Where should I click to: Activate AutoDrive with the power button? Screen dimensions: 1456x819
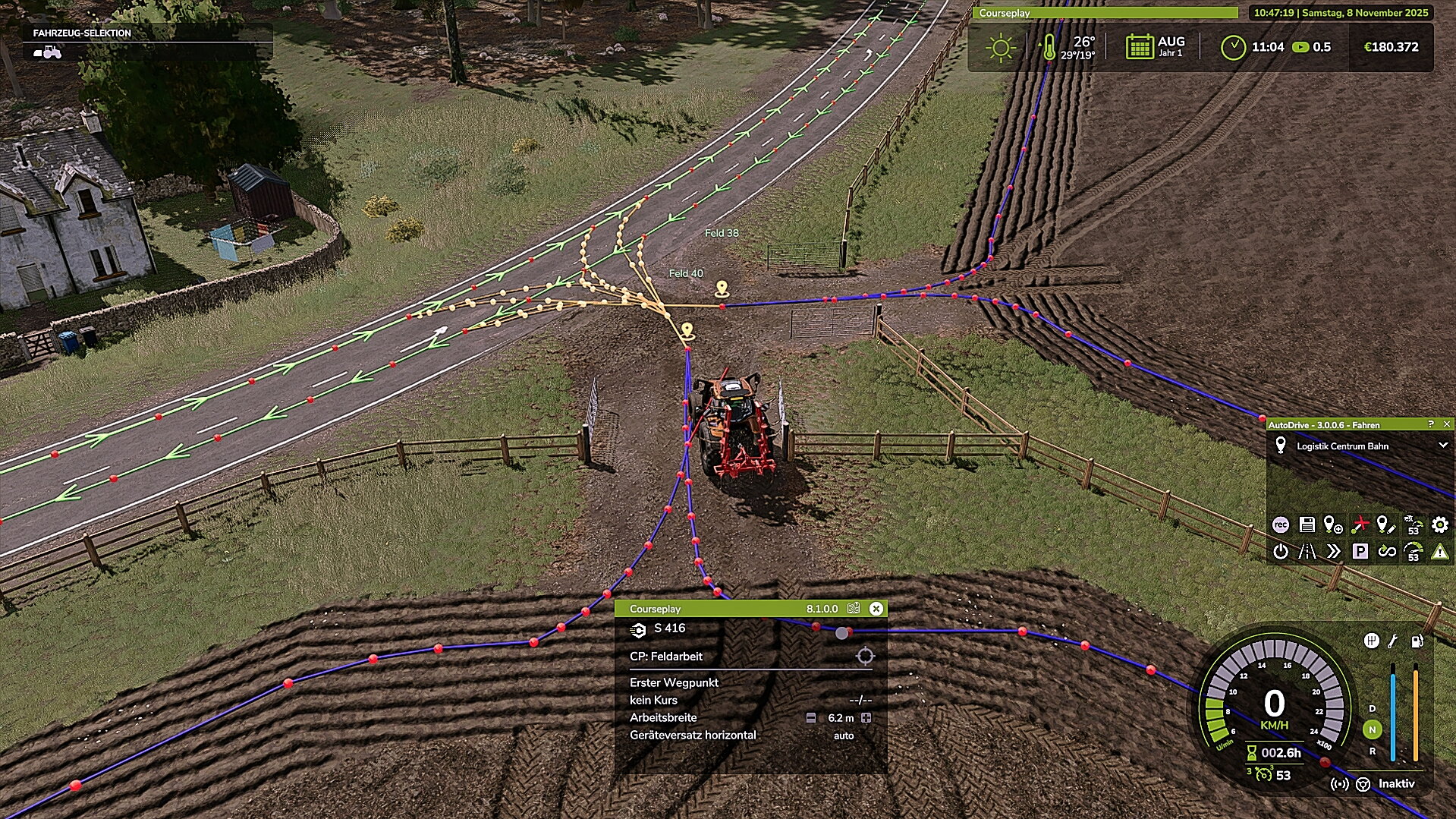coord(1281,552)
